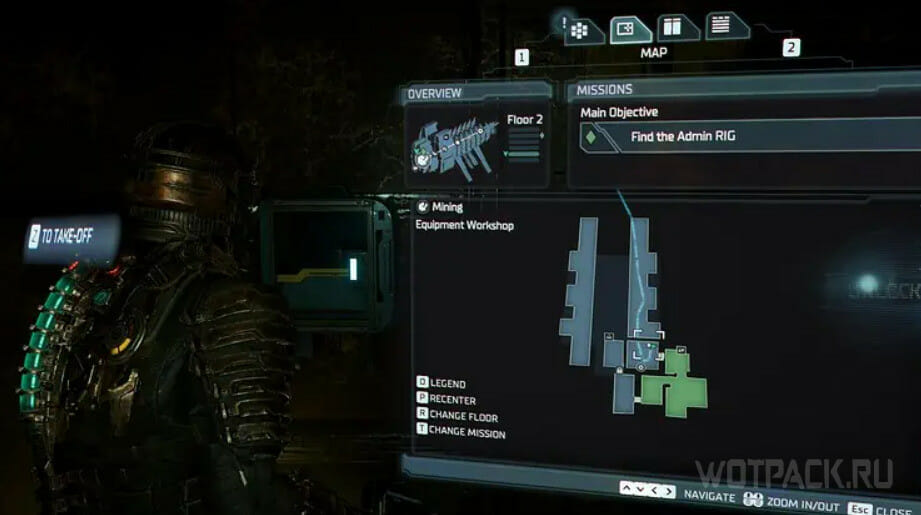Select the bracketed current-location room on the map
Screen dimensions: 921x515
[x=646, y=350]
